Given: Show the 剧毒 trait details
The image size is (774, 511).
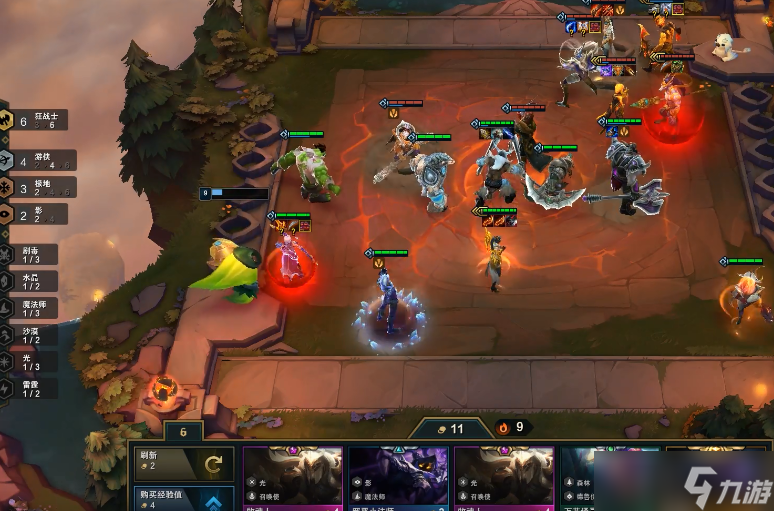Looking at the screenshot, I should click(x=30, y=254).
